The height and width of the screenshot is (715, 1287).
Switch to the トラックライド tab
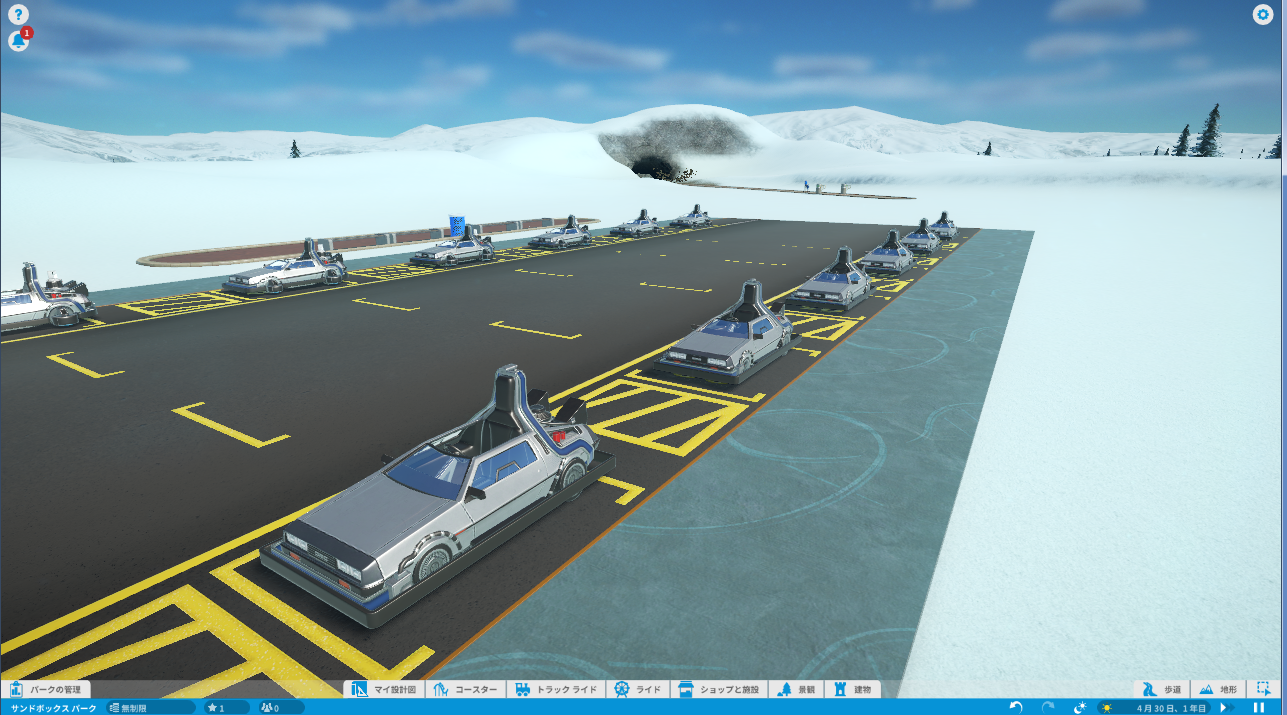(556, 689)
